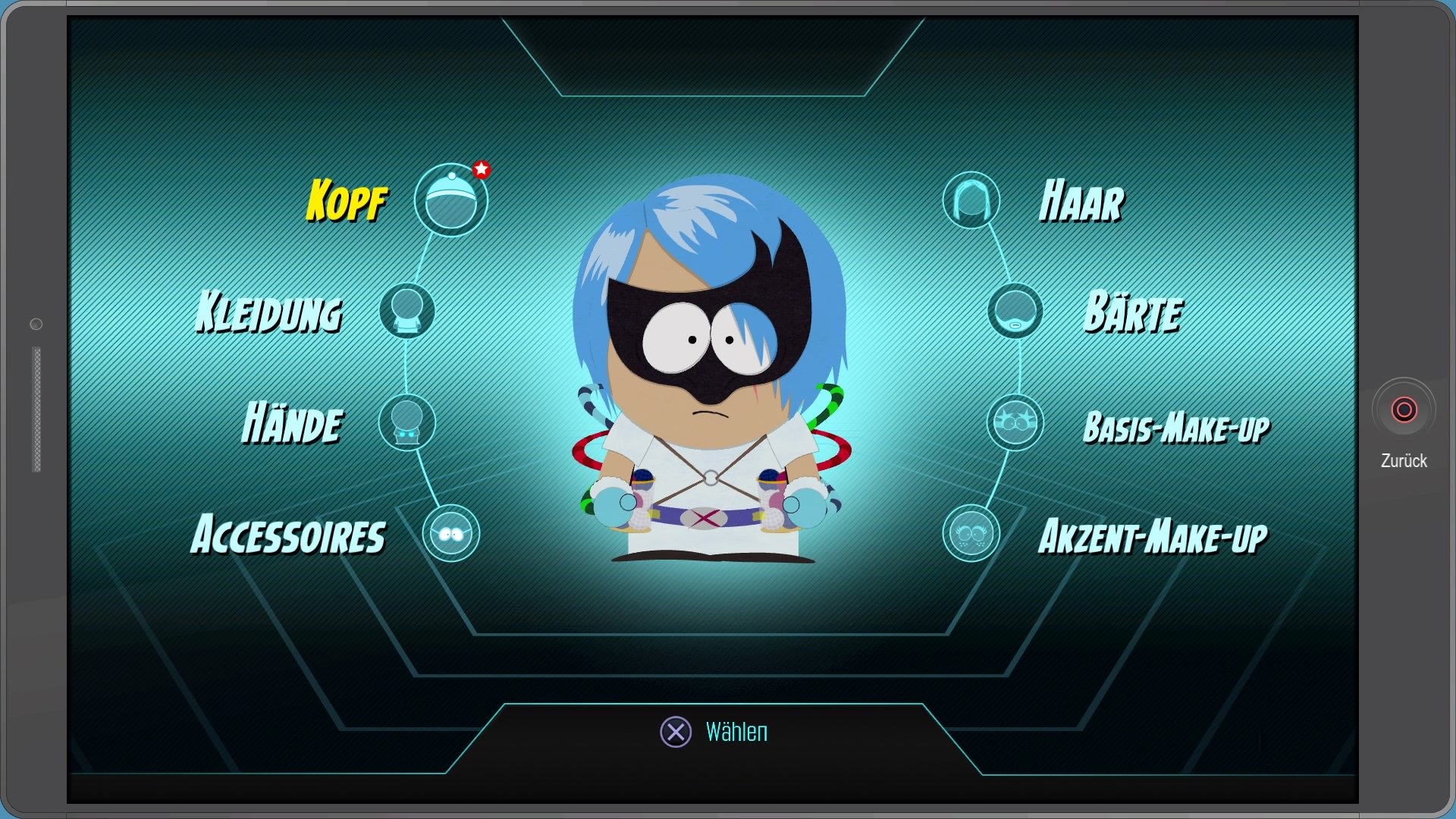The width and height of the screenshot is (1456, 819).
Task: Open the Accessoires menu entry
Action: (x=288, y=535)
